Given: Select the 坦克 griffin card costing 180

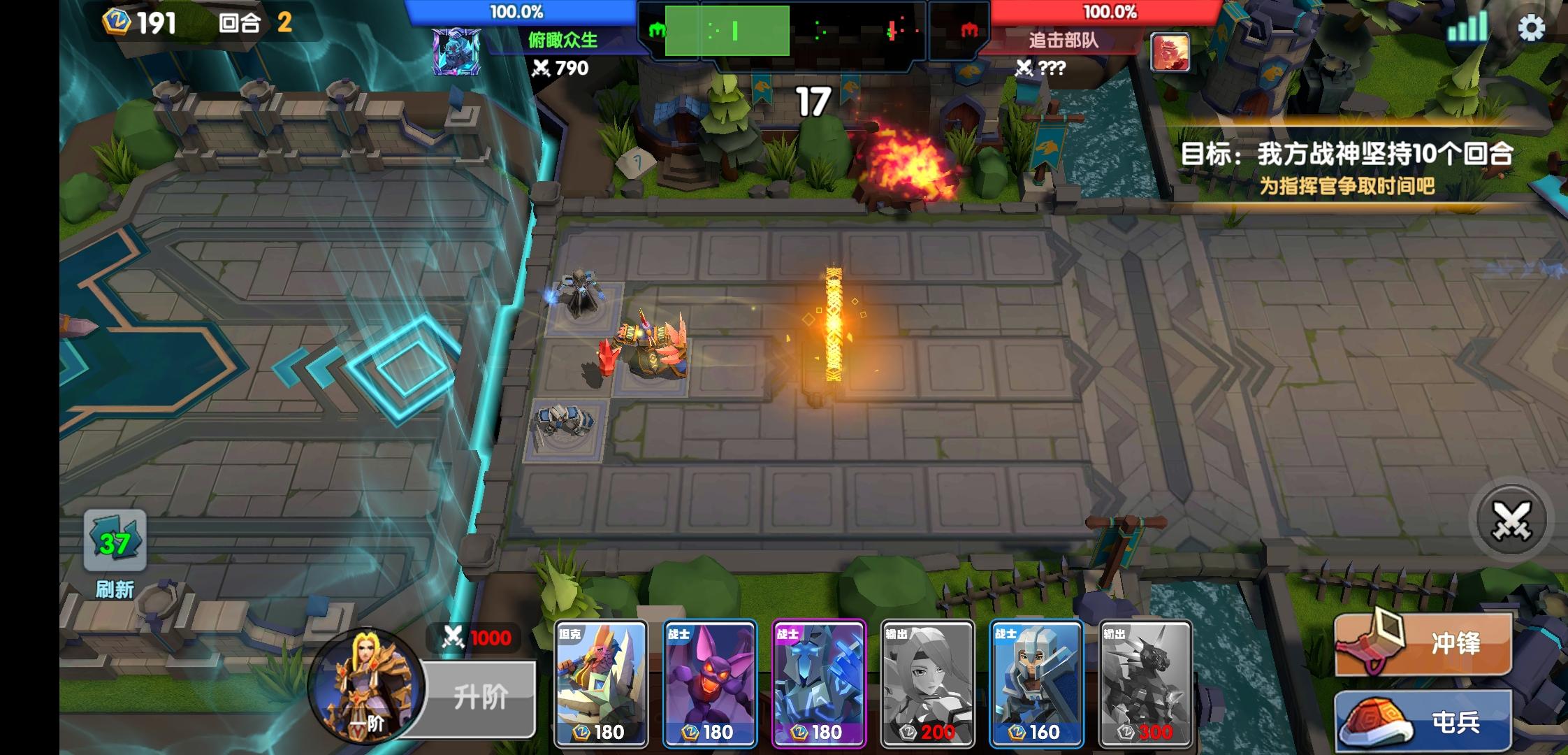Looking at the screenshot, I should [601, 683].
